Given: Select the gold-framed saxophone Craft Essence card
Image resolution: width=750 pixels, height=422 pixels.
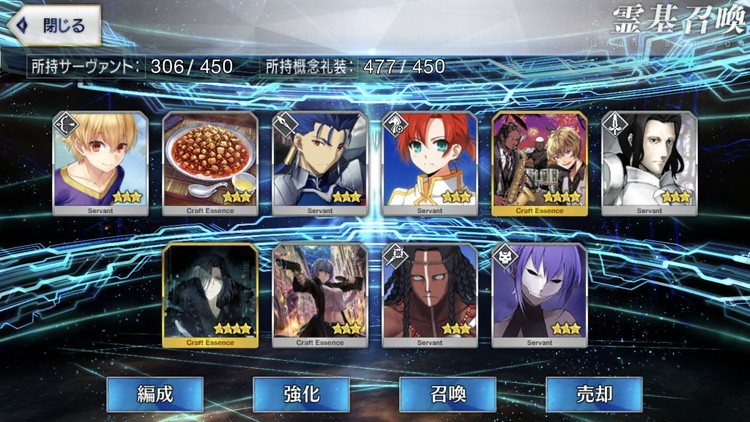Looking at the screenshot, I should [x=540, y=163].
